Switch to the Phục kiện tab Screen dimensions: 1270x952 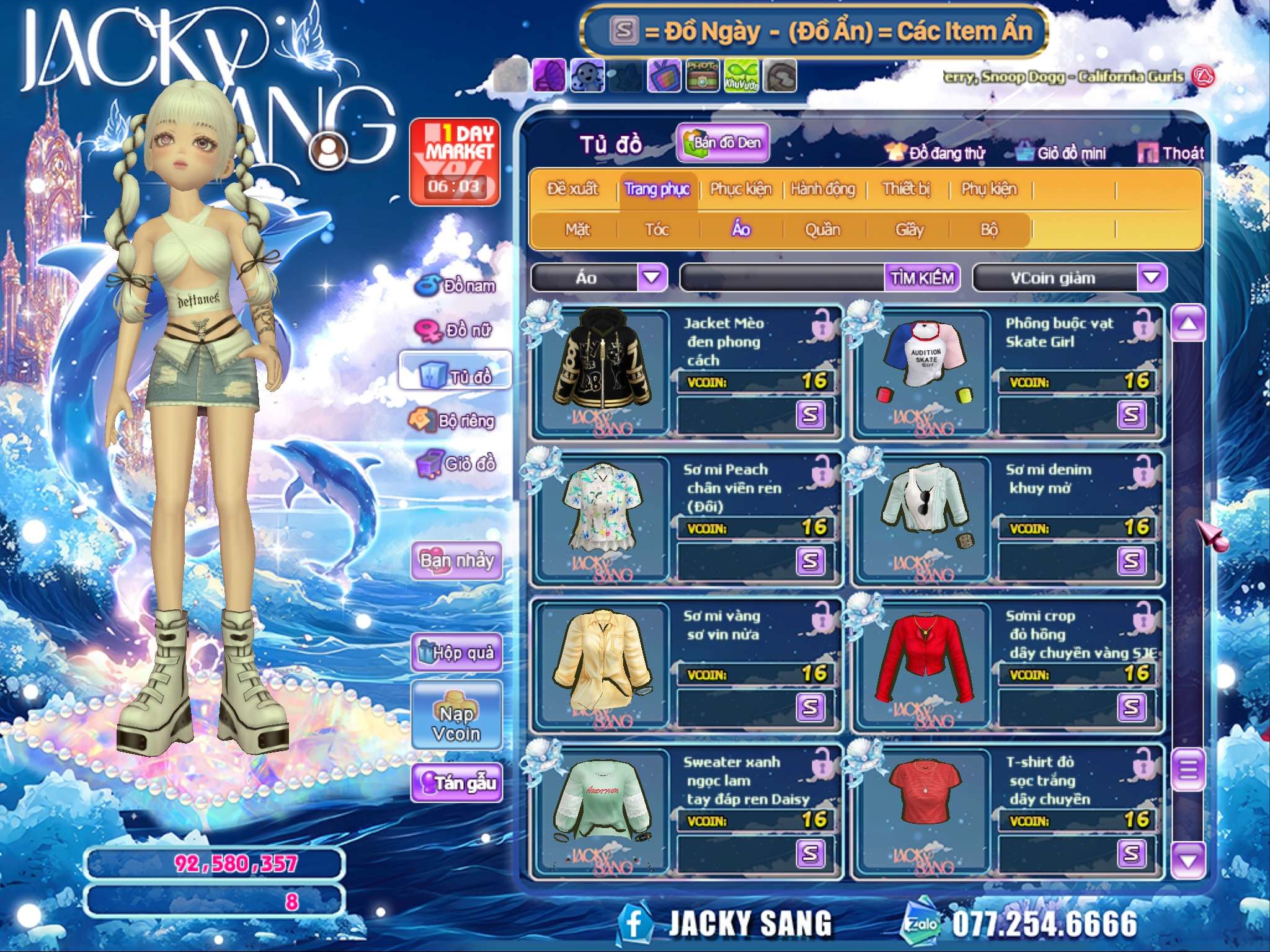pyautogui.click(x=740, y=189)
